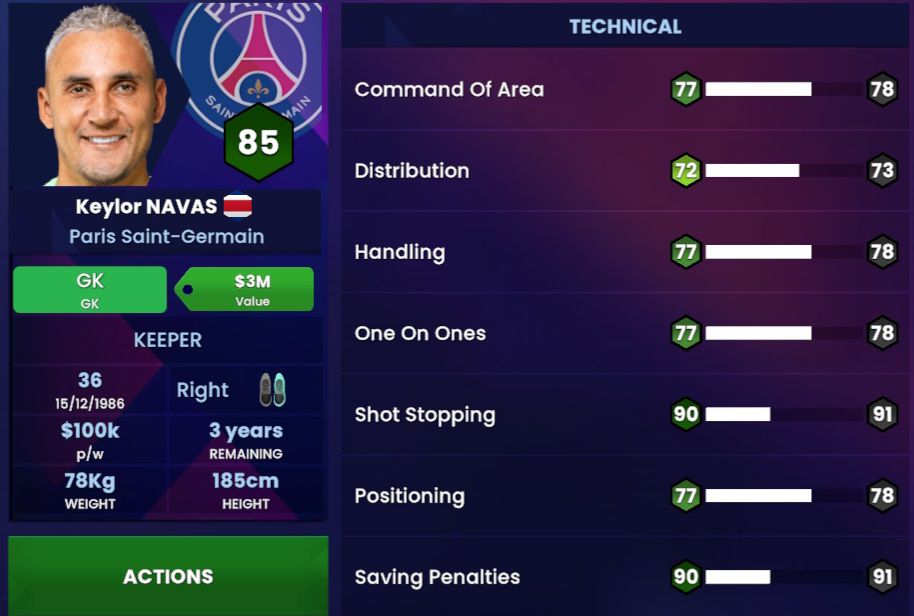Select Keylor Navas's portrait photo
The height and width of the screenshot is (616, 914).
point(100,95)
